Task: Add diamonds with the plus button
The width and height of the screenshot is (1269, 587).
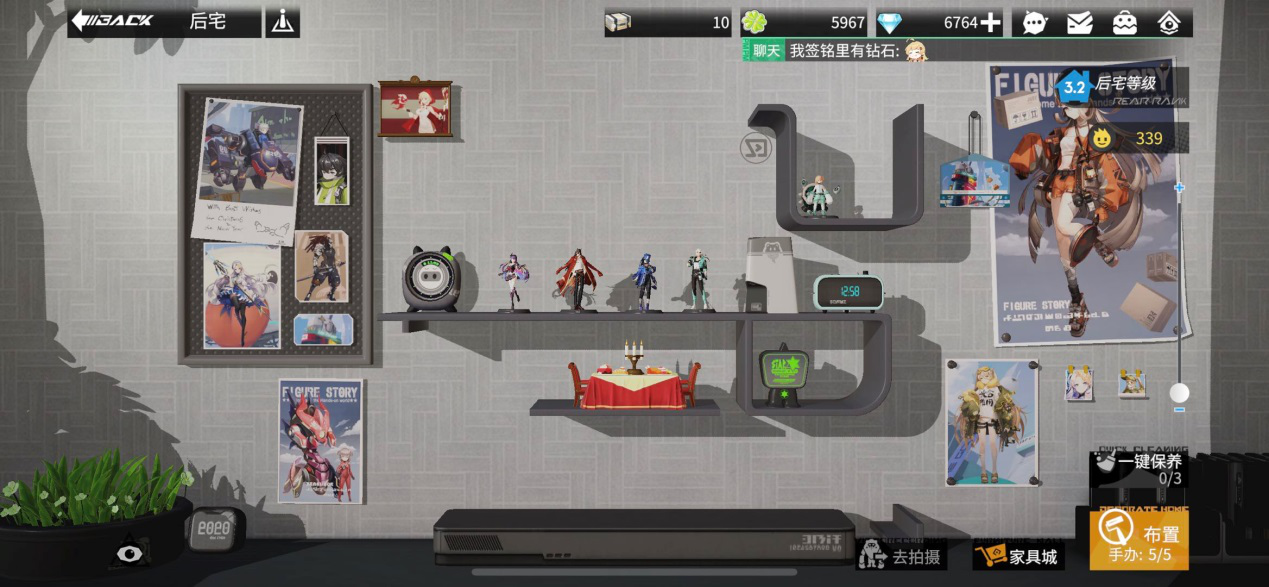Action: [990, 22]
